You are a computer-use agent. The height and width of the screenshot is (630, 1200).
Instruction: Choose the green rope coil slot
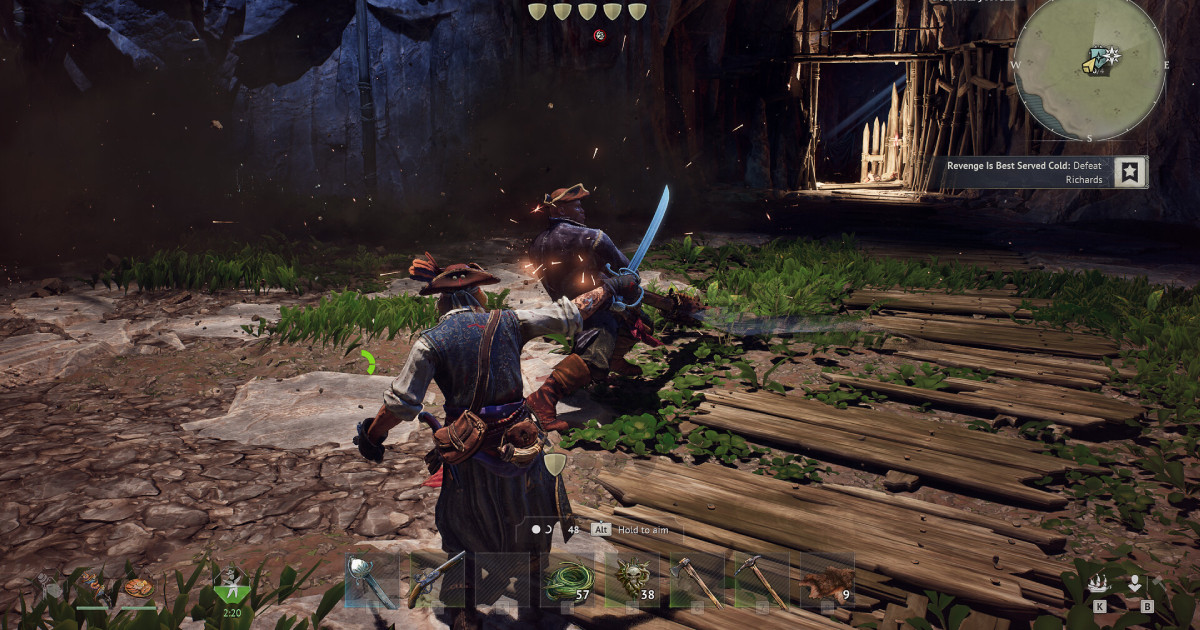(566, 580)
